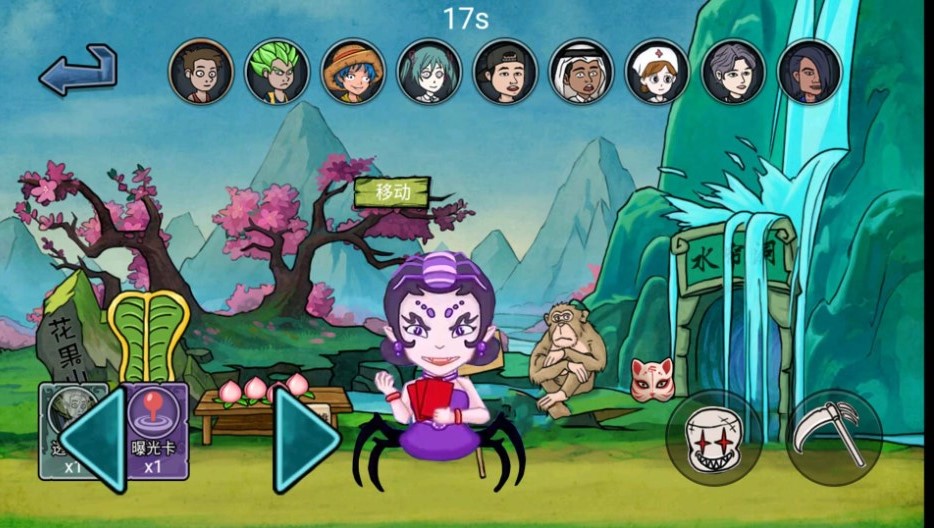Select the dark long-haired player avatar

(x=809, y=71)
